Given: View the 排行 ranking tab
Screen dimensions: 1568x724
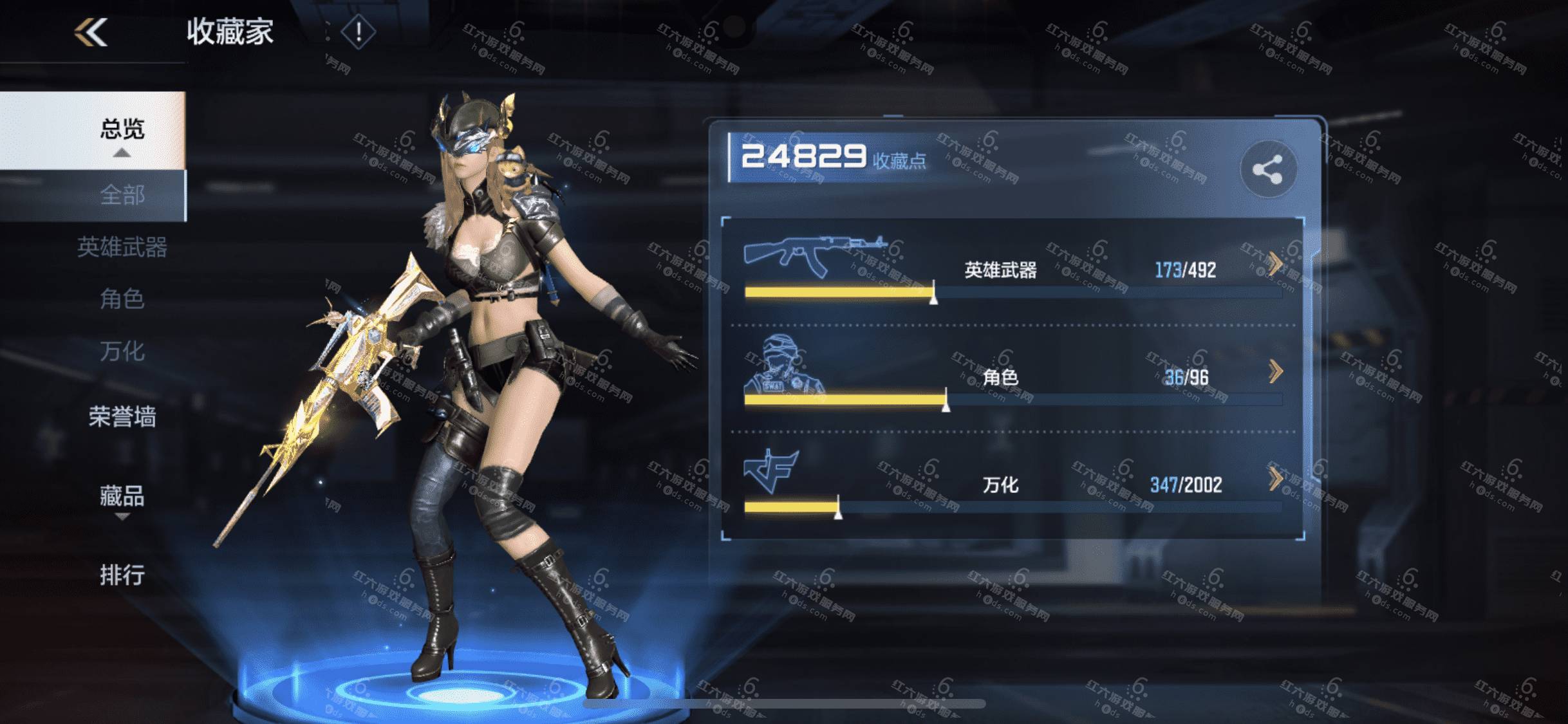Looking at the screenshot, I should click(122, 575).
